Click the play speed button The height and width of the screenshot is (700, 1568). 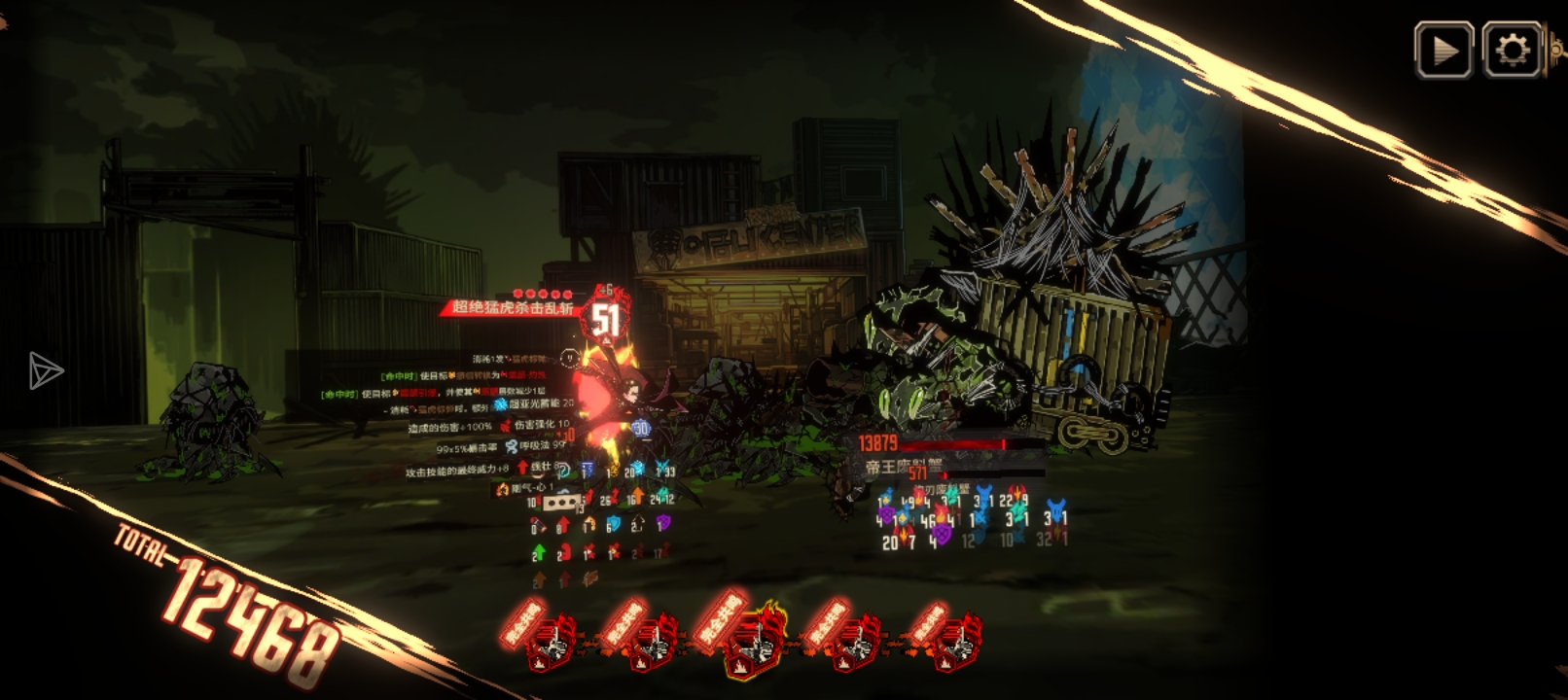point(1443,50)
